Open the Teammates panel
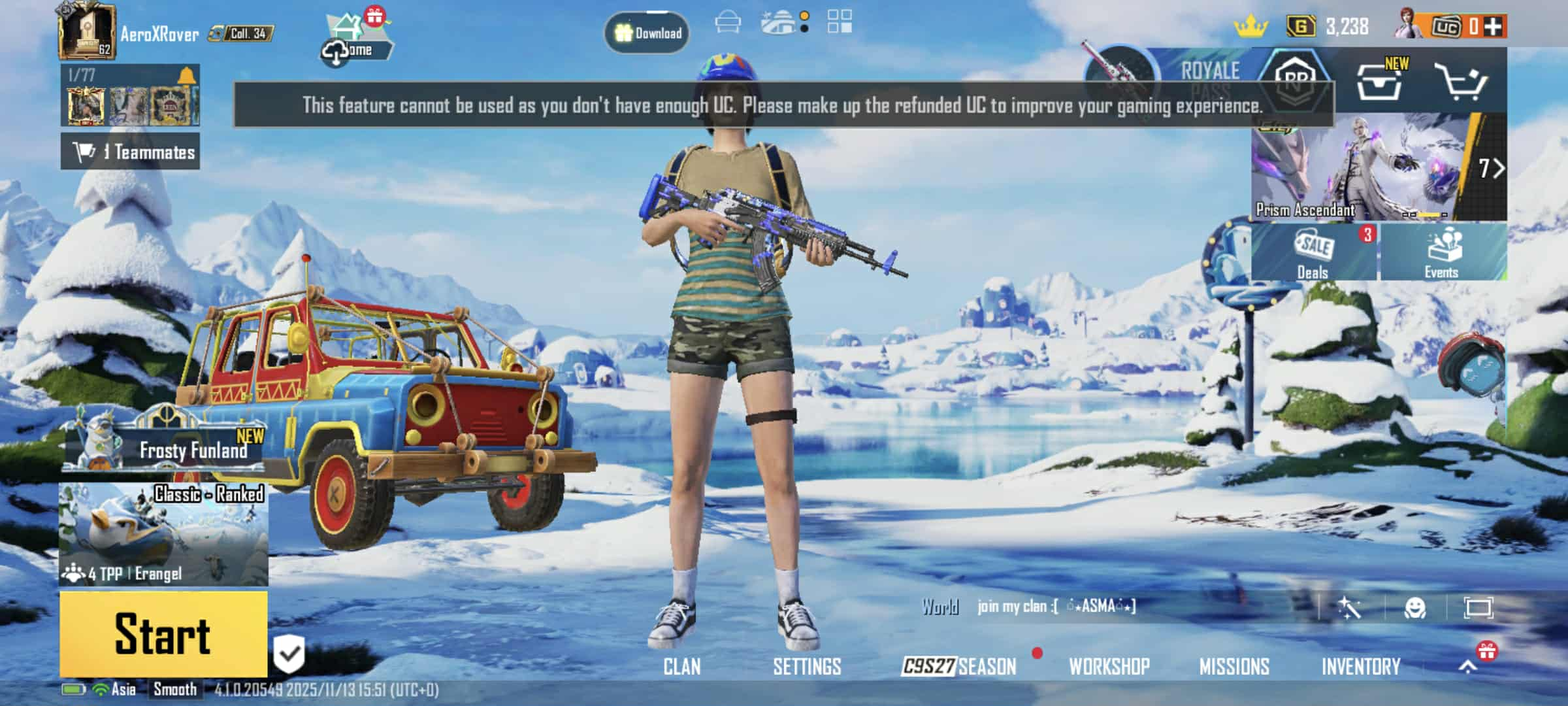 tap(131, 152)
